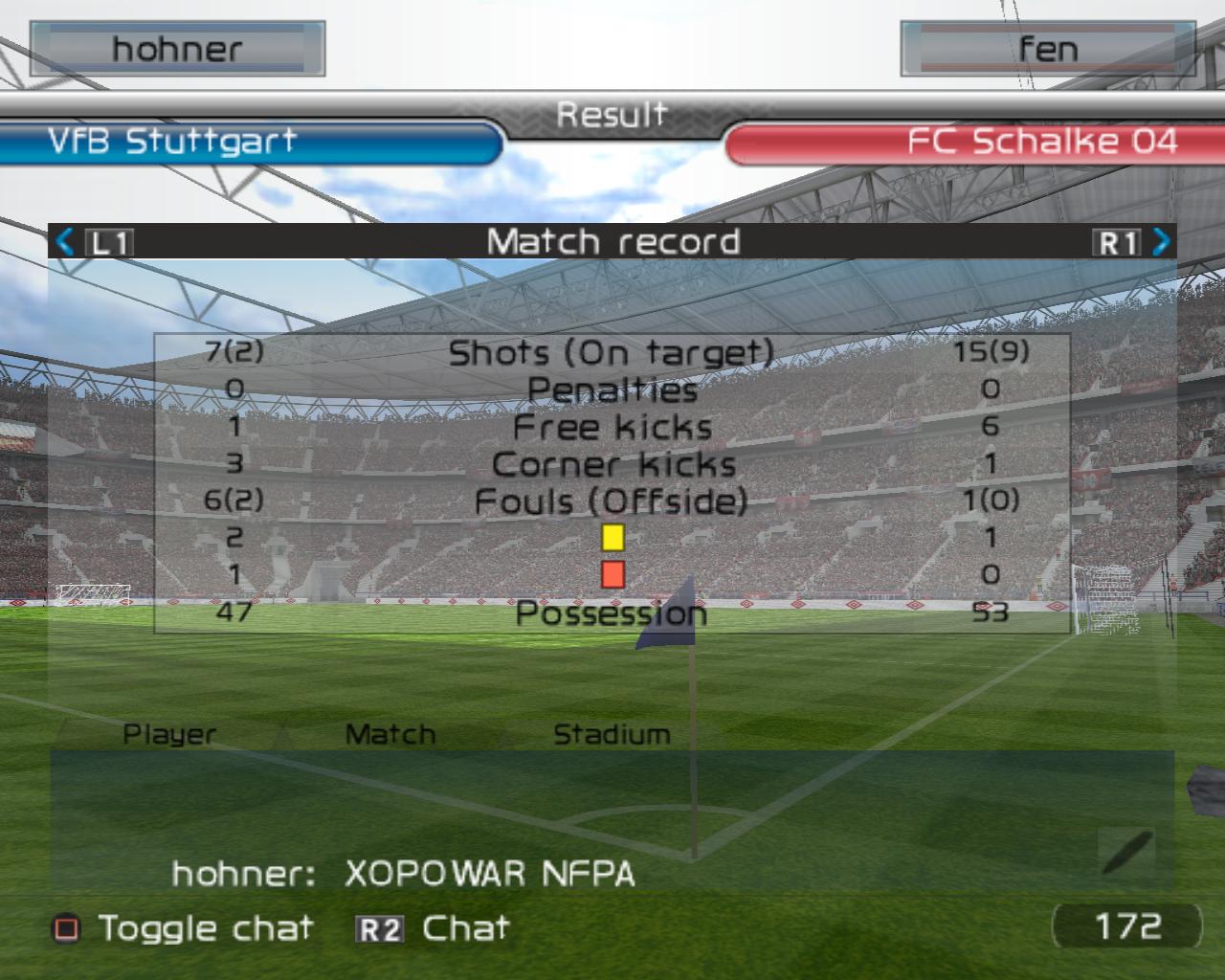Screen dimensions: 1225x980
Task: Select the fen player name plate
Action: pos(1047,49)
